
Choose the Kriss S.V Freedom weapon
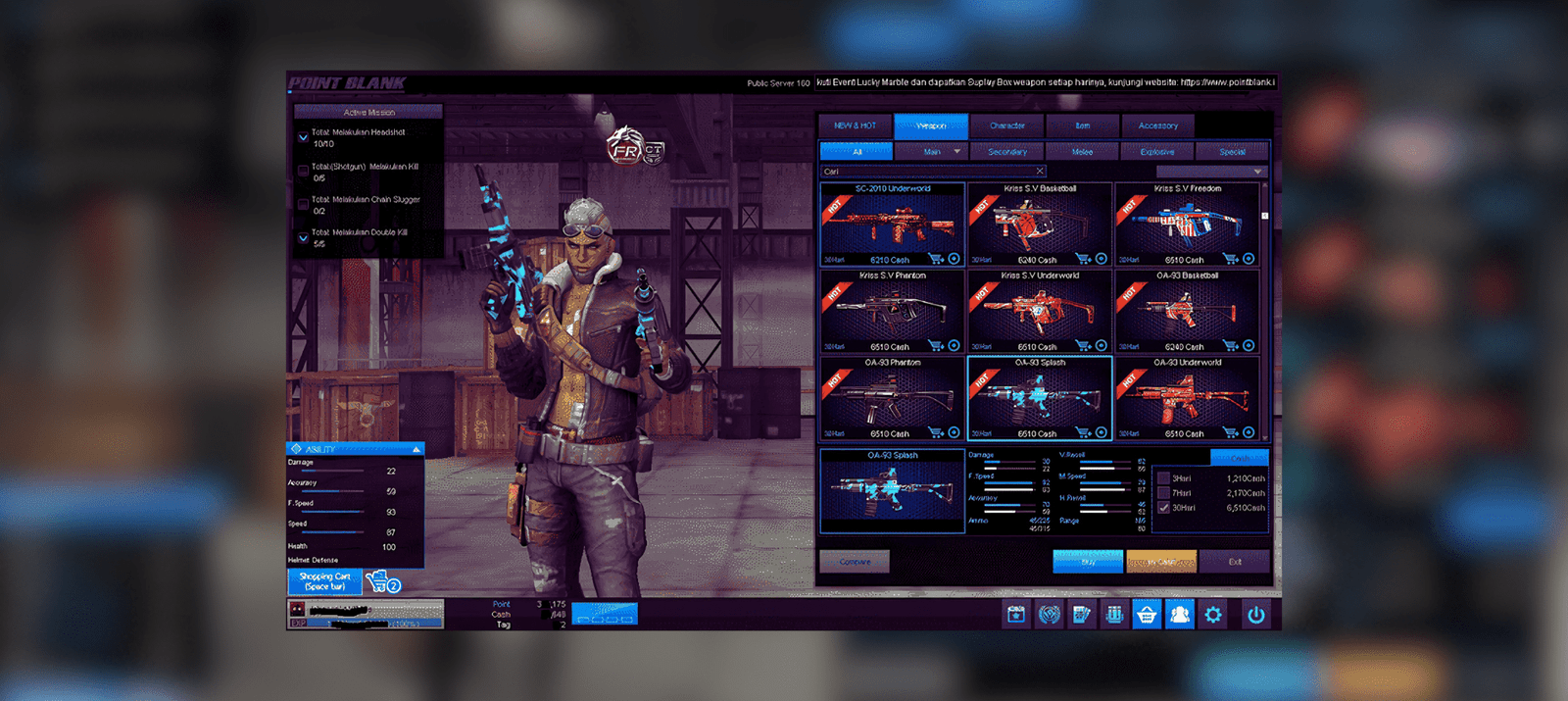[x=1187, y=225]
